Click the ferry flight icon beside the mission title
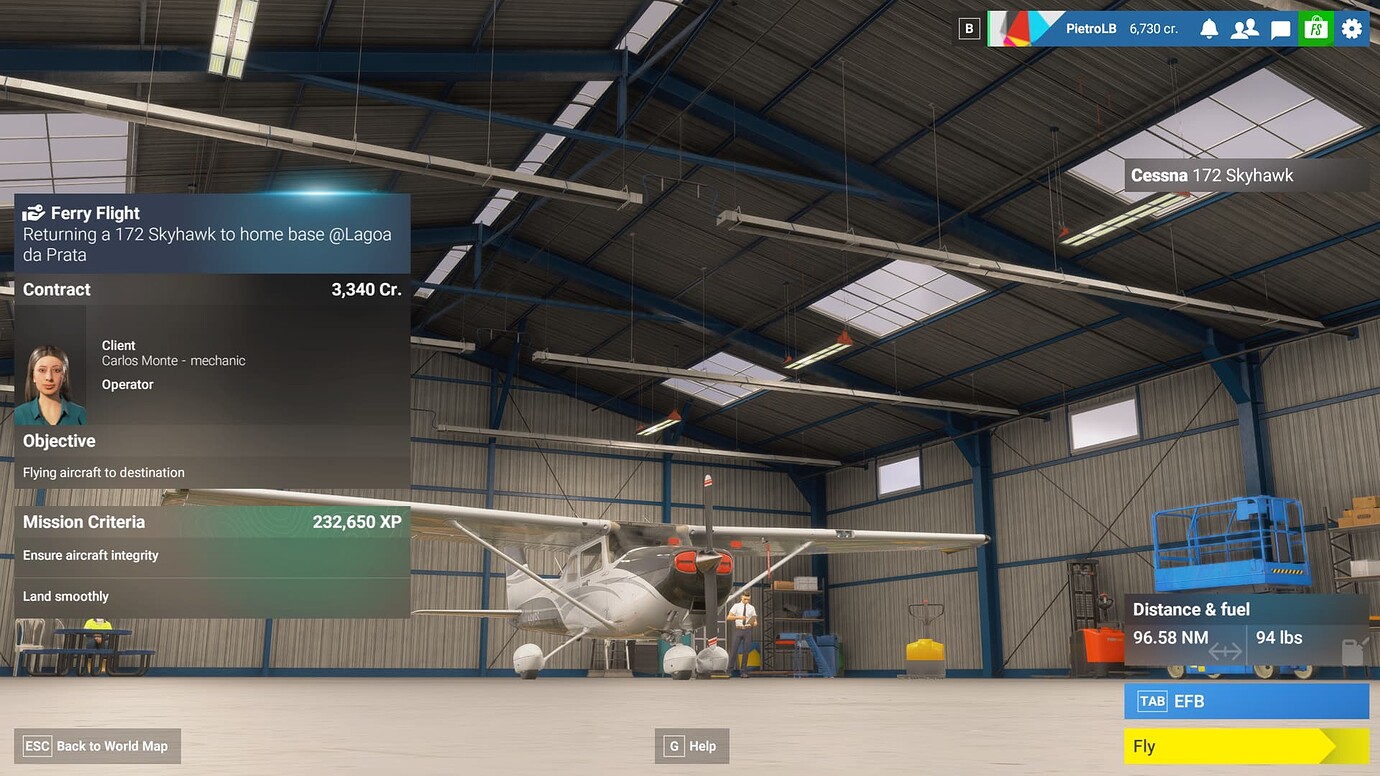This screenshot has height=776, width=1380. click(x=34, y=212)
